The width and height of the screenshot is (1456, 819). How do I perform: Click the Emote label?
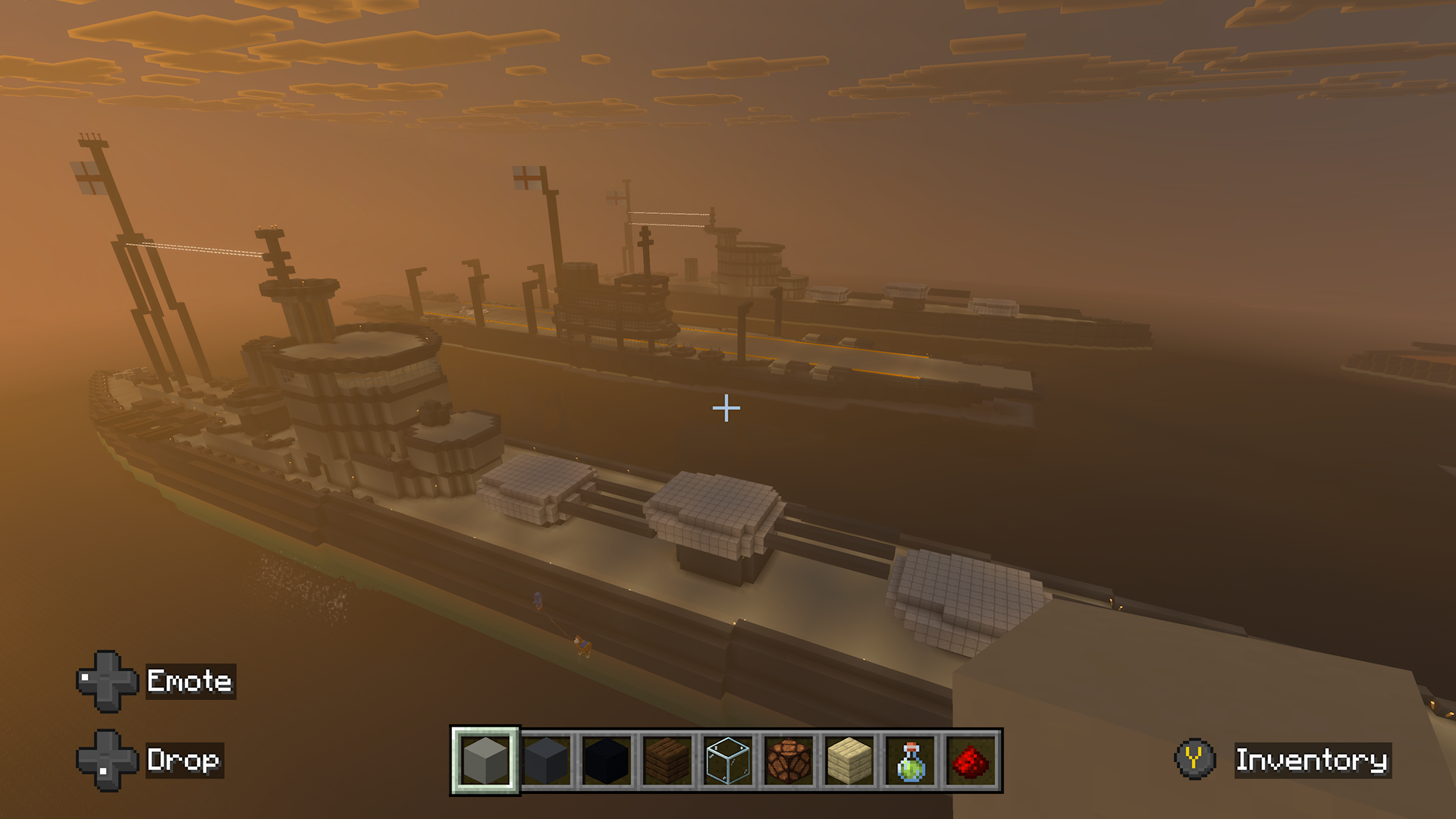(x=190, y=681)
